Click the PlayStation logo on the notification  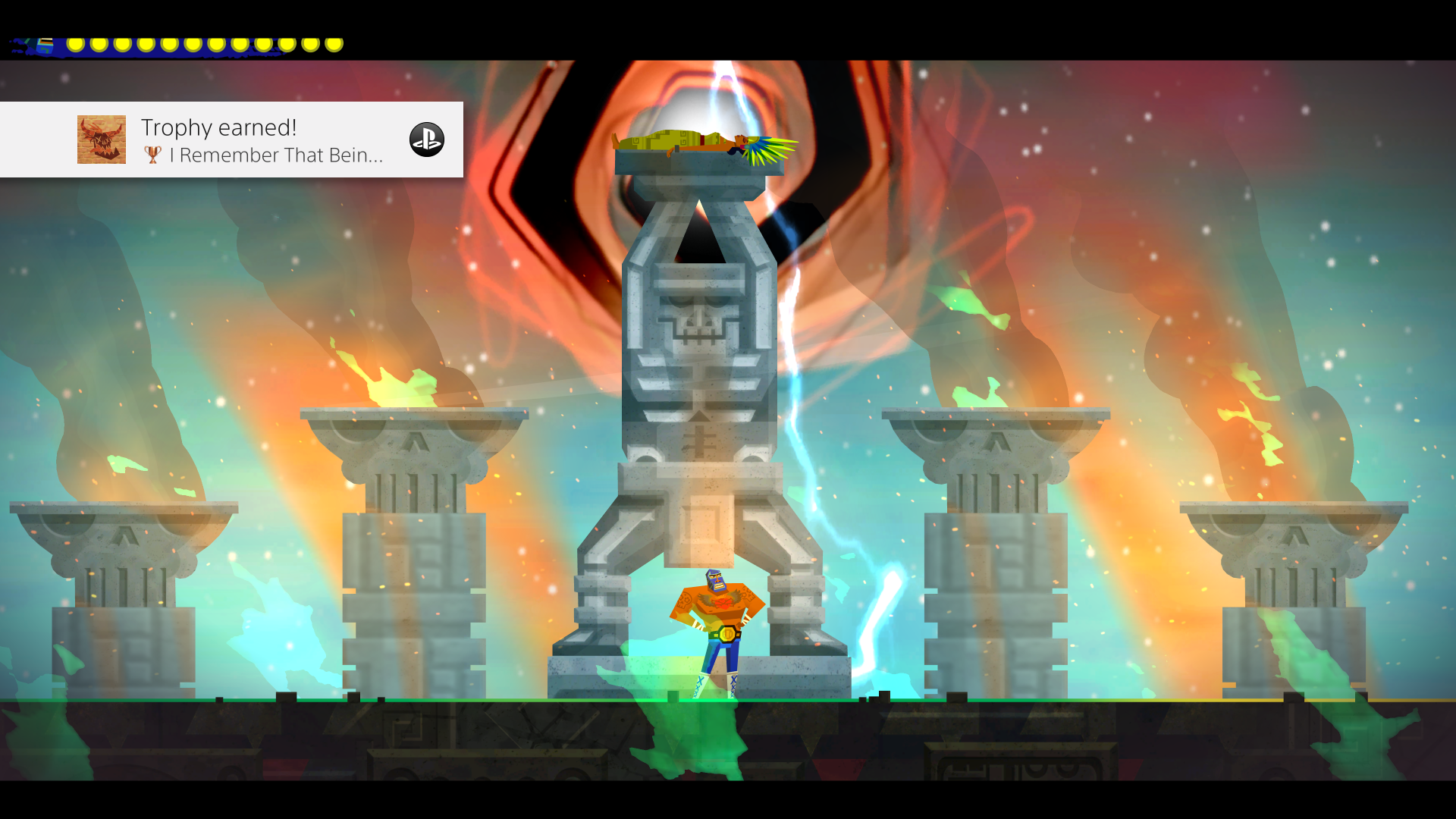click(426, 140)
